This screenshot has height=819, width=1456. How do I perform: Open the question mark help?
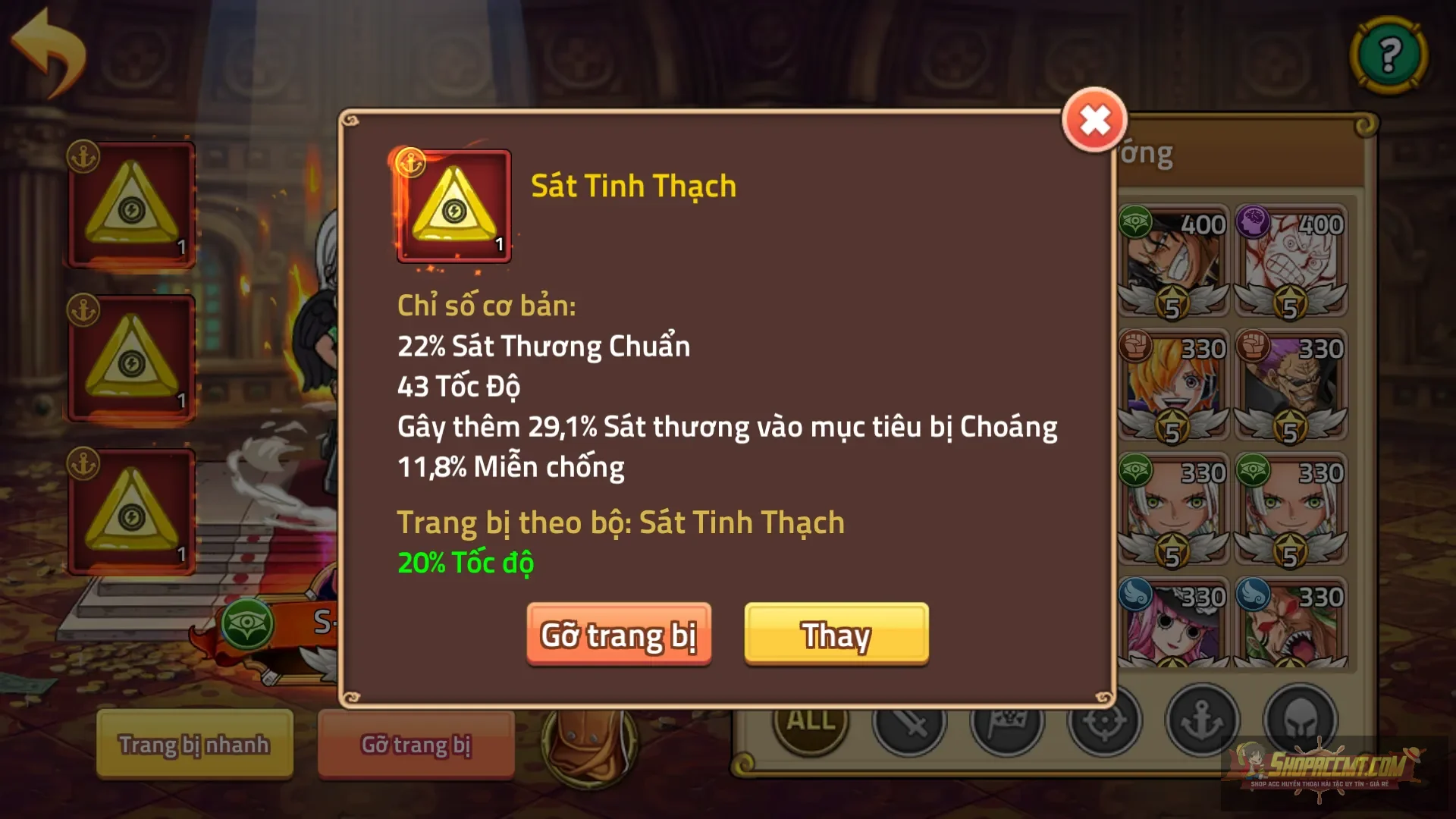[1389, 55]
